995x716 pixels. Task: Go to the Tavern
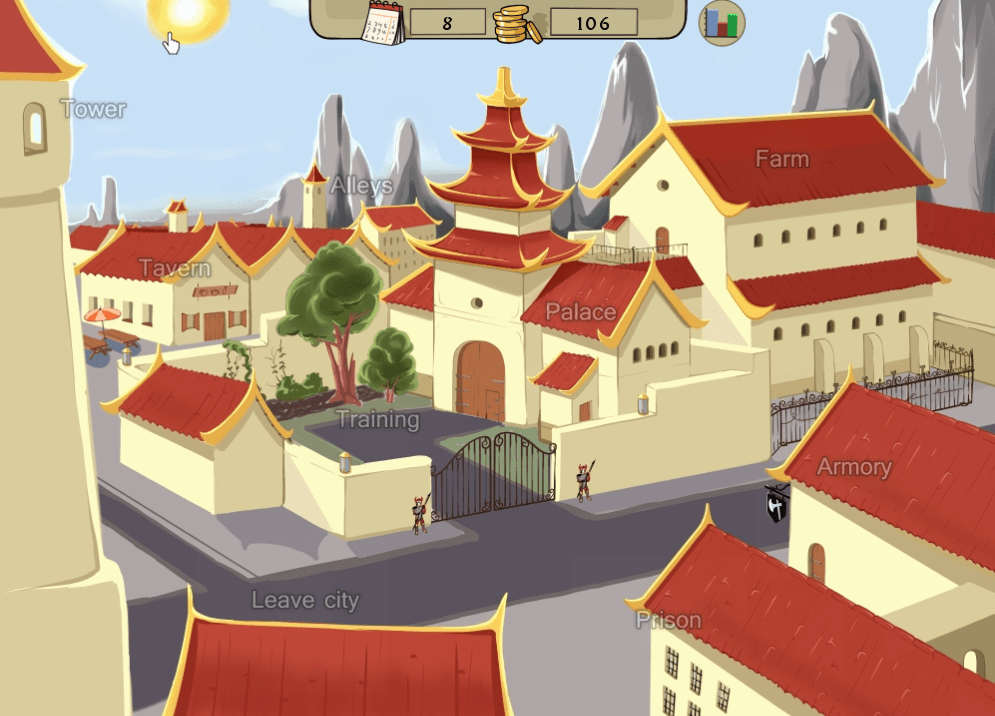[x=175, y=268]
